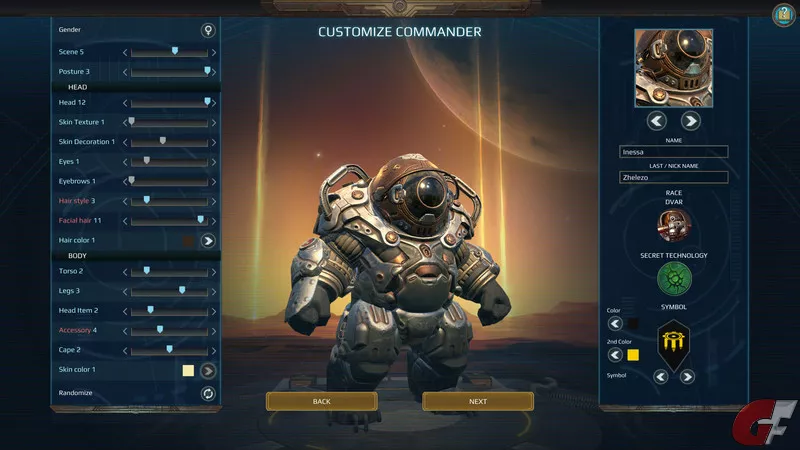Advance Torso 2 to the next option
The width and height of the screenshot is (800, 450).
pyautogui.click(x=214, y=271)
